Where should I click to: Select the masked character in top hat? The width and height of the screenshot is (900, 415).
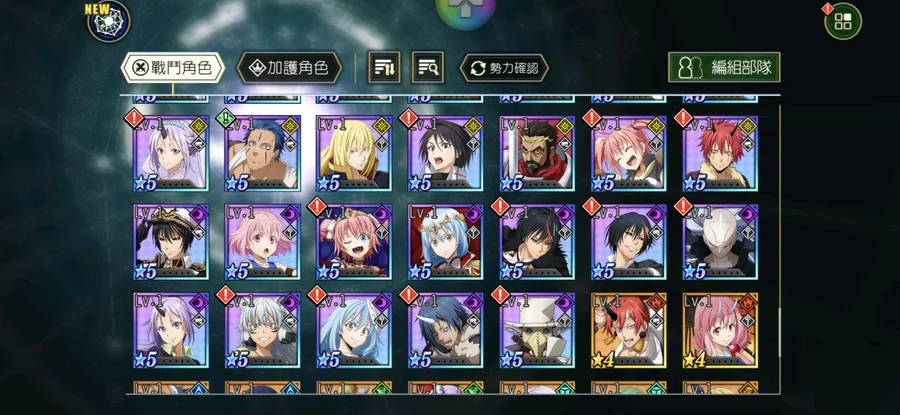point(537,329)
